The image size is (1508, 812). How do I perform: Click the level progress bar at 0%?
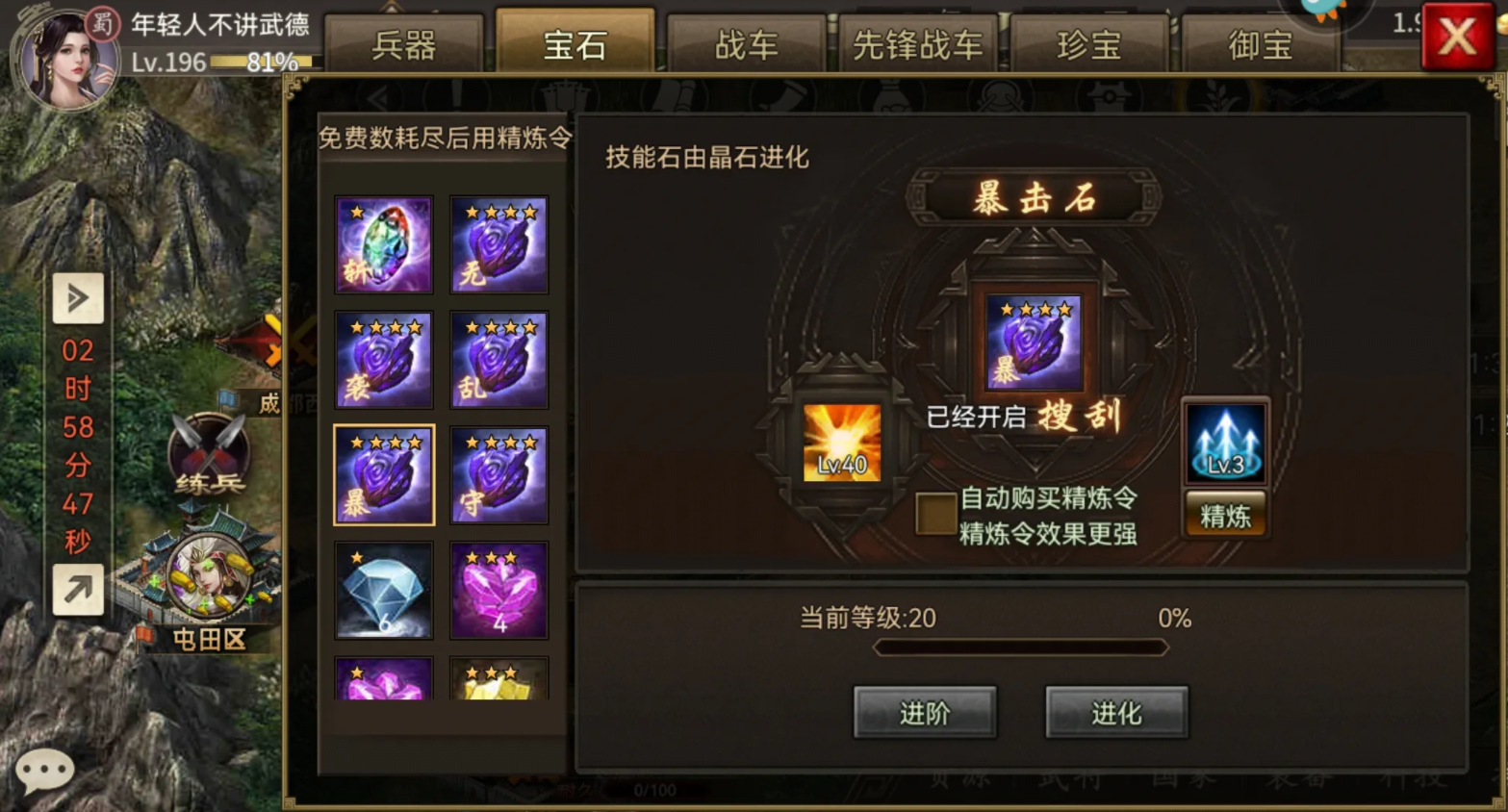click(x=1020, y=647)
